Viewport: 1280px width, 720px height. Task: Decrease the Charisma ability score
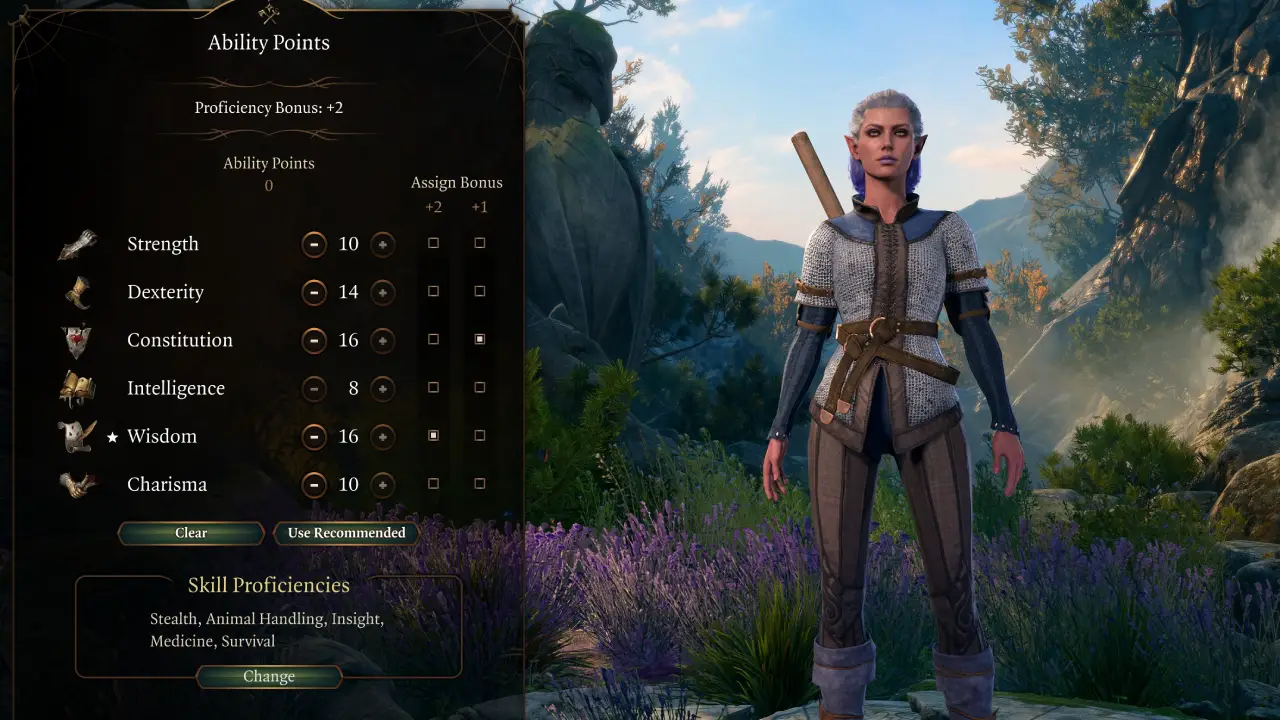click(x=315, y=484)
